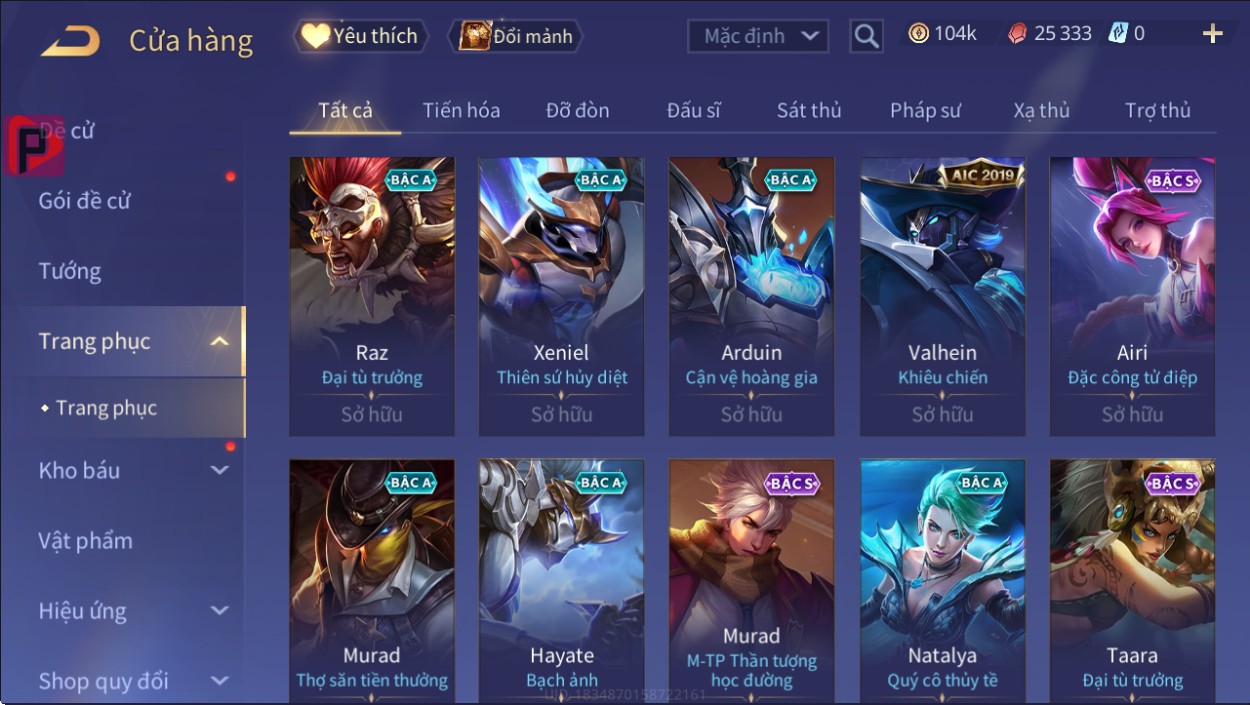Expand the Mặc định sort dropdown
Viewport: 1250px width, 705px height.
coord(759,37)
